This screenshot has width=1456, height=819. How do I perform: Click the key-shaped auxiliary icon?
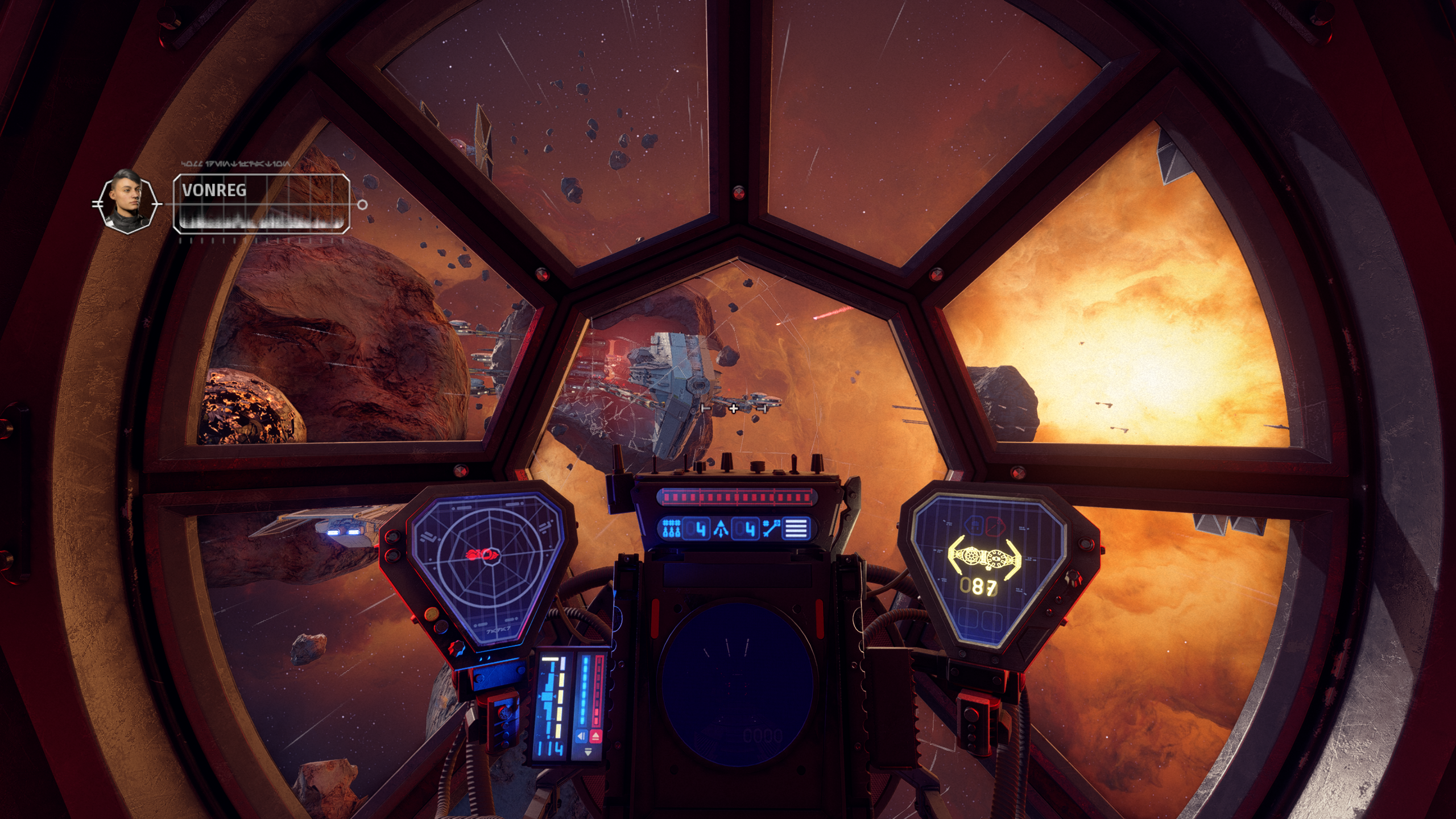click(x=771, y=528)
